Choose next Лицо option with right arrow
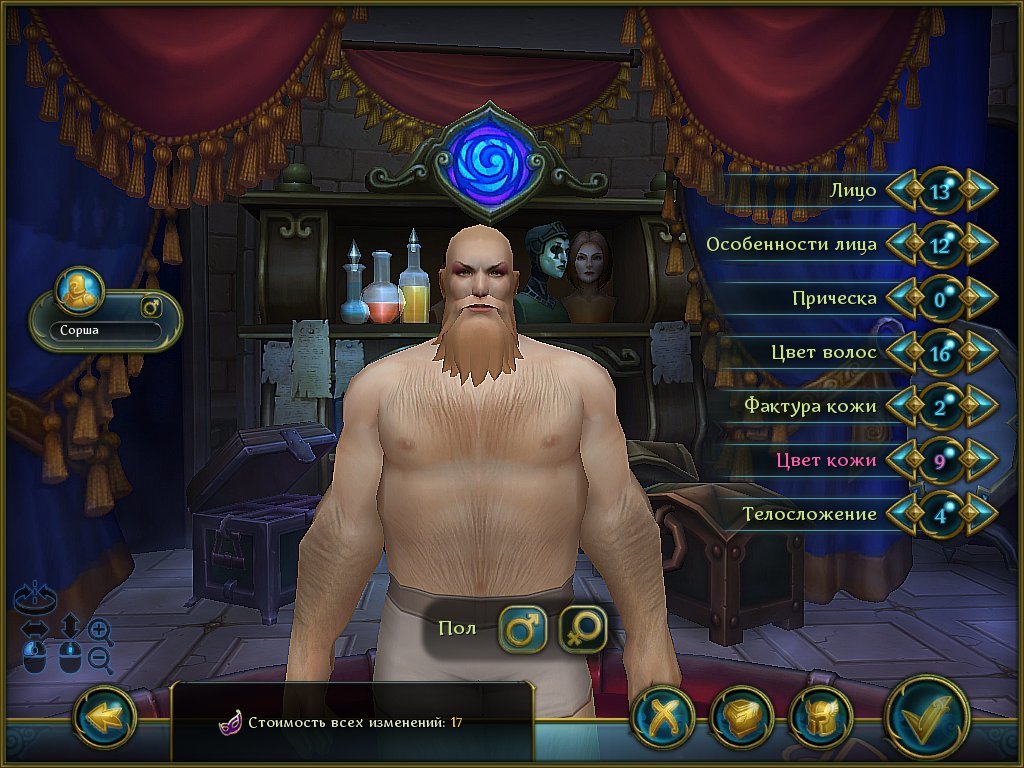Viewport: 1024px width, 768px height. click(980, 190)
